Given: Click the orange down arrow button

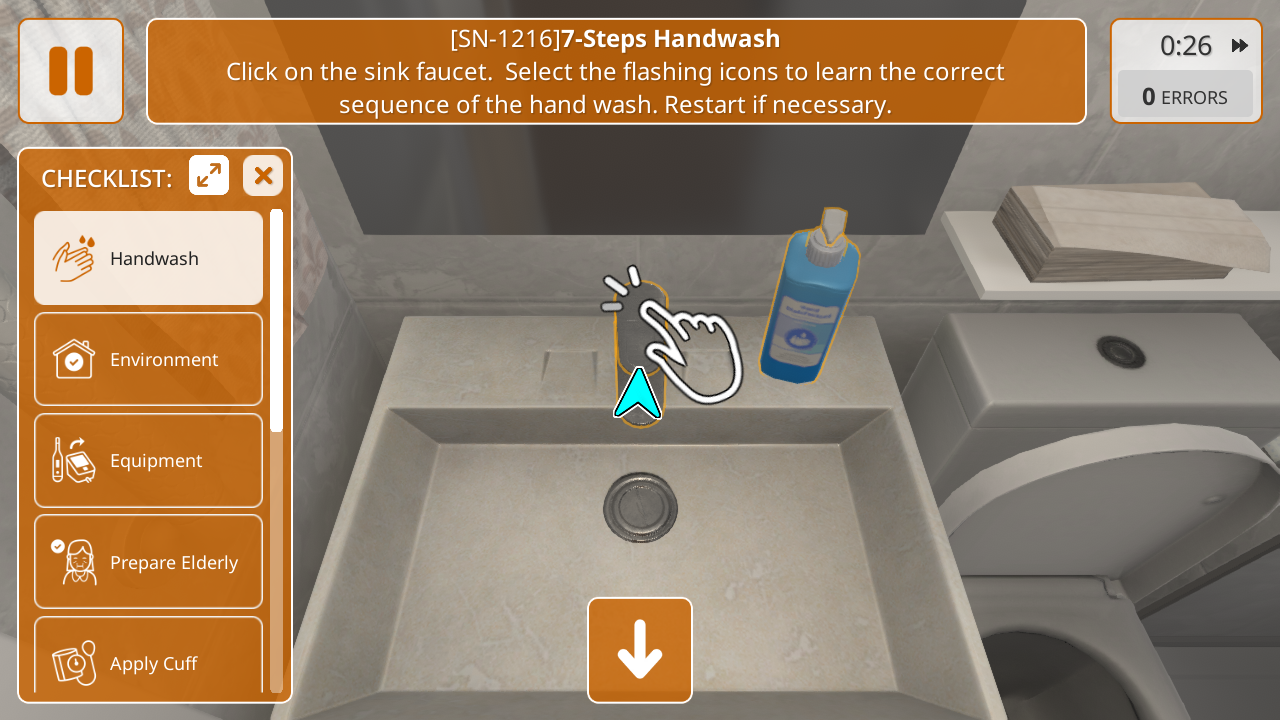Looking at the screenshot, I should pyautogui.click(x=640, y=650).
